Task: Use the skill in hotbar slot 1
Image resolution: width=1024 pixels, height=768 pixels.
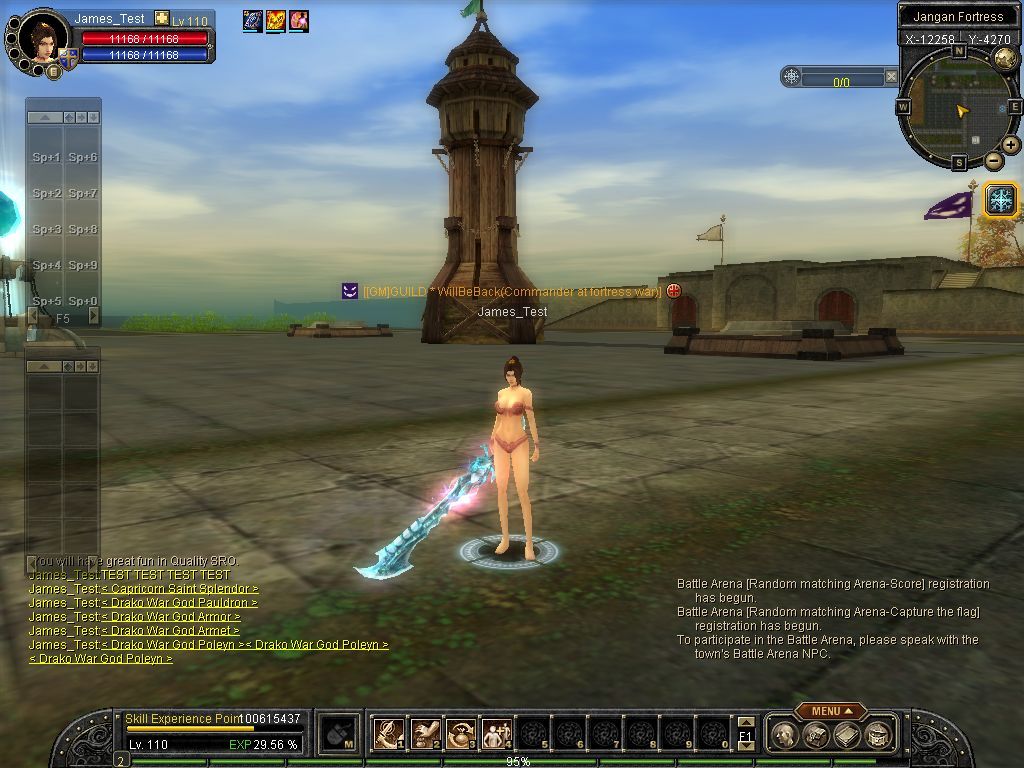Action: (388, 733)
